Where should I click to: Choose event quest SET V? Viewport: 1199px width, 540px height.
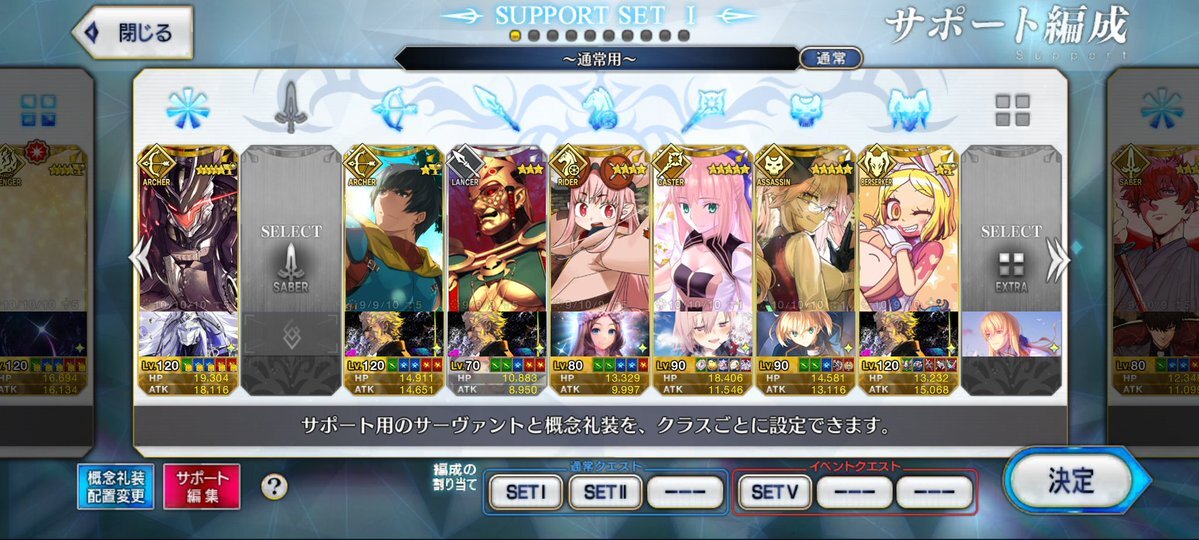774,492
